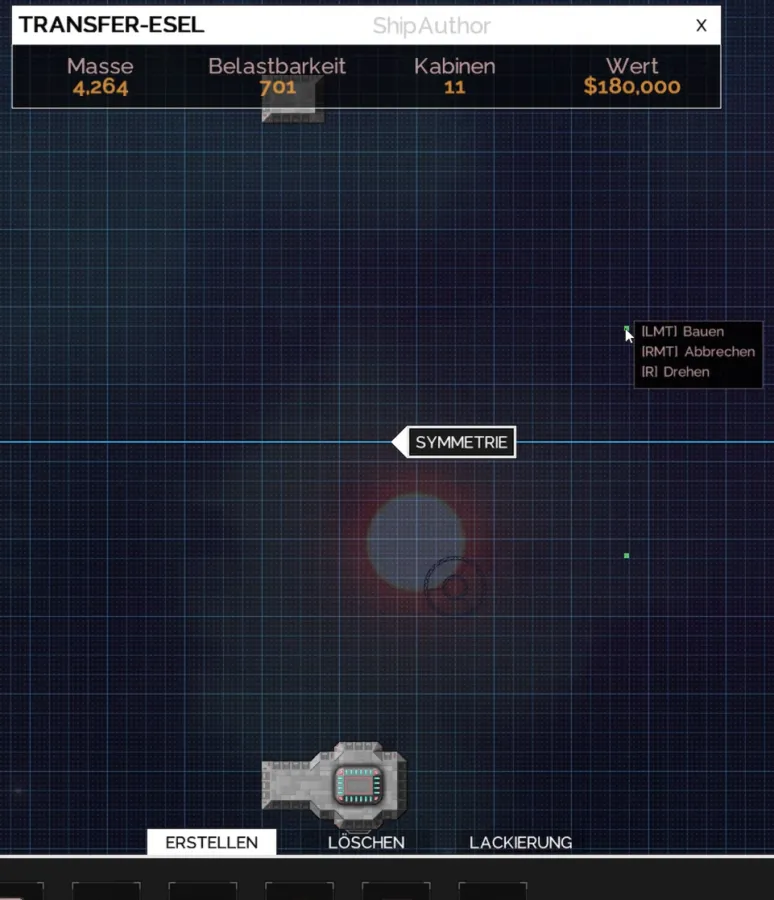The image size is (774, 900).
Task: Edit the TRANSFER-ESEL ship name
Action: 112,26
